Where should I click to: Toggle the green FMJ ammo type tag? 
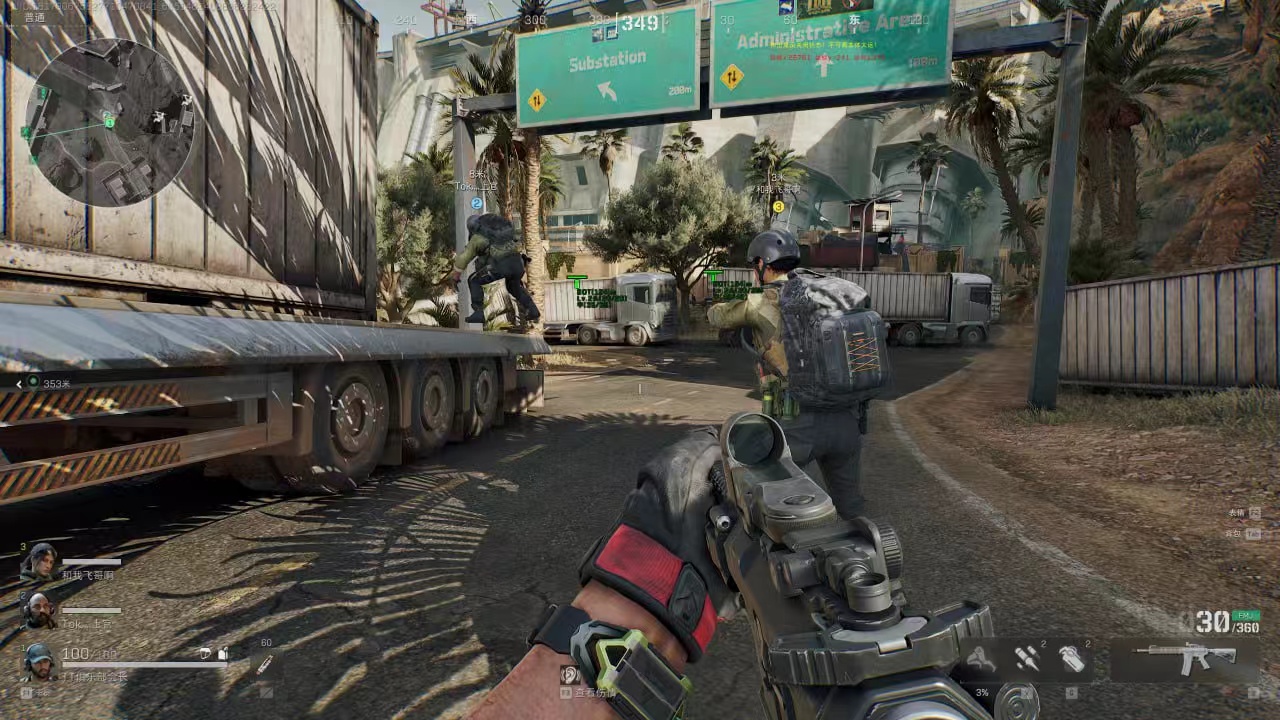click(x=1246, y=616)
